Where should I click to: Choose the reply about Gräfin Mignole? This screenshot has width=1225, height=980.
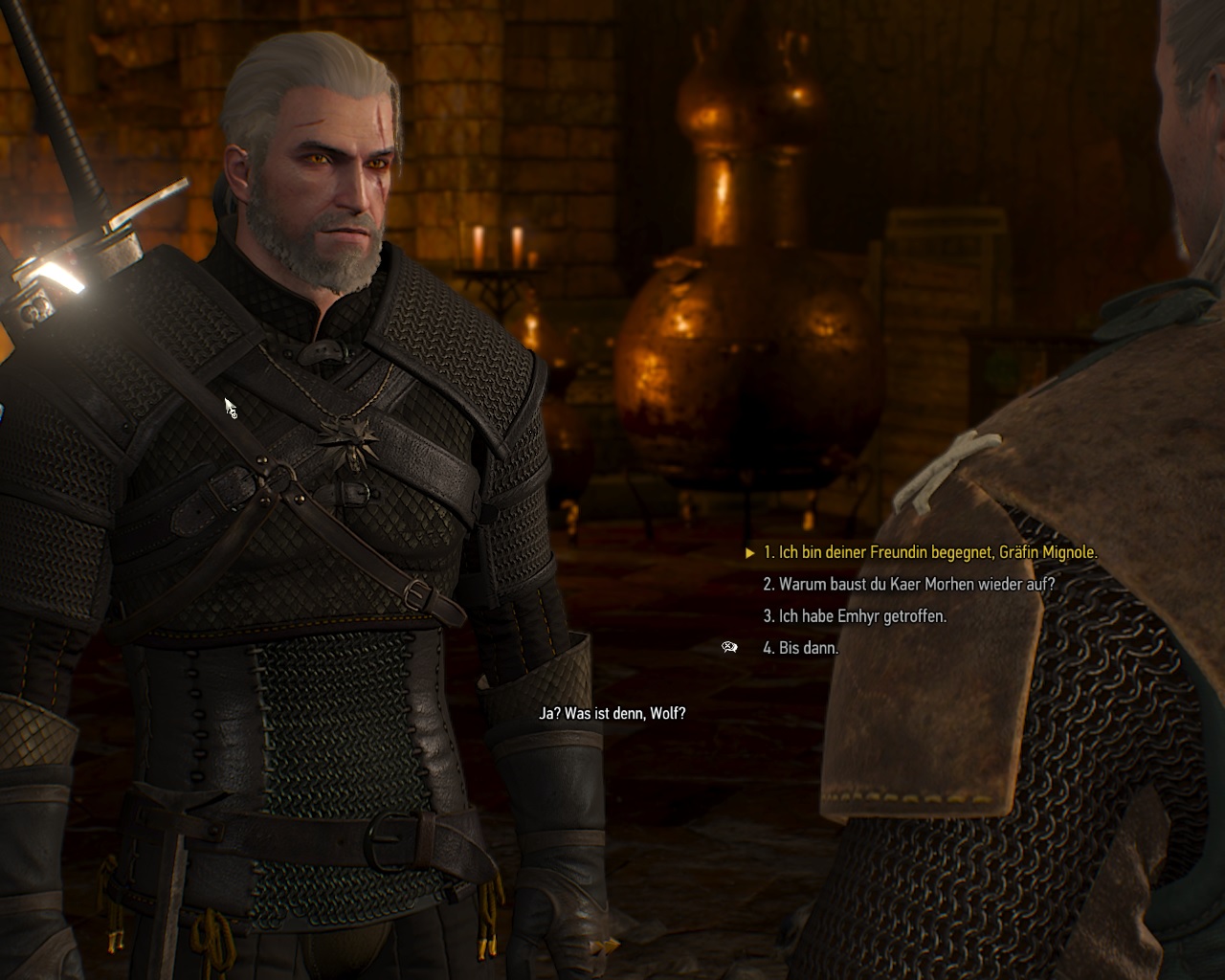click(x=929, y=553)
